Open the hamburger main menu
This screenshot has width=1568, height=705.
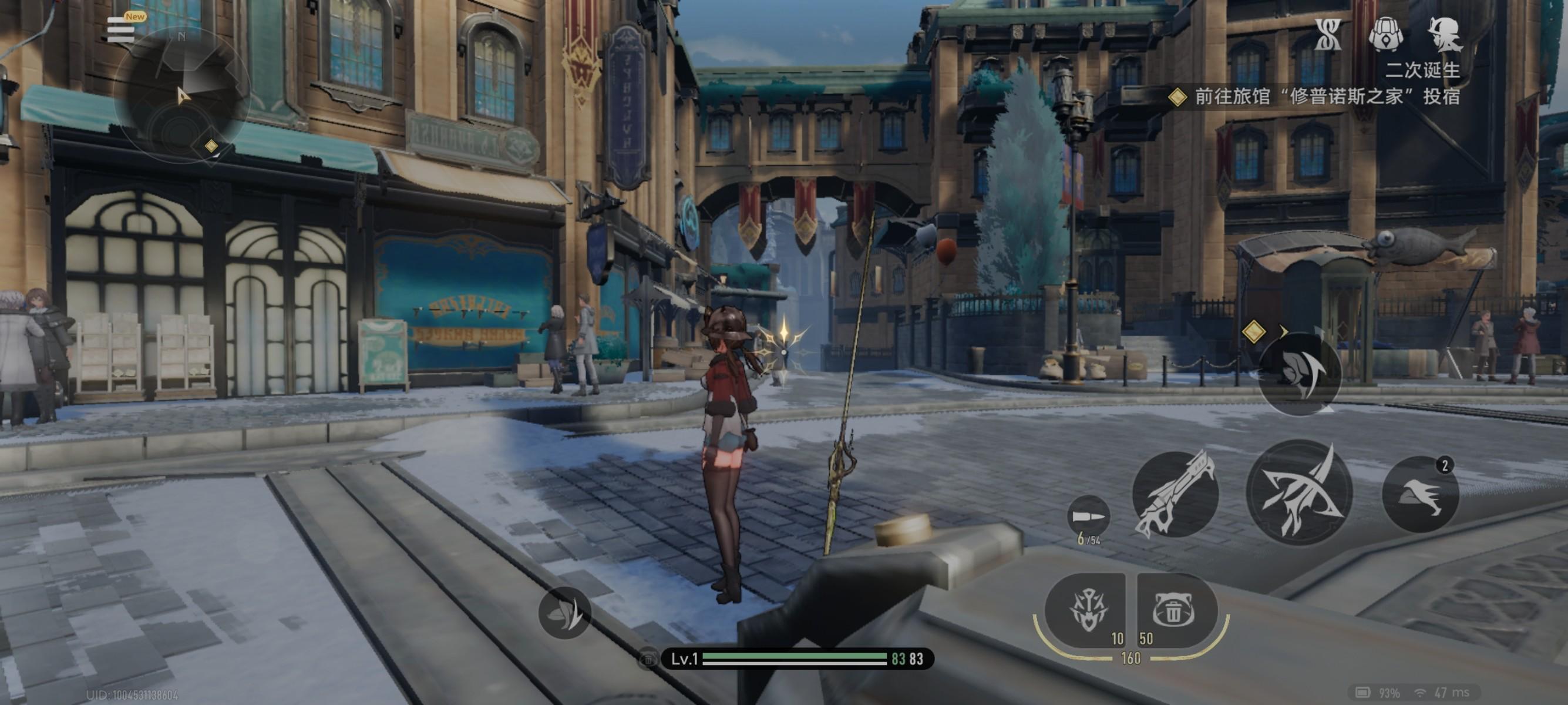[x=120, y=29]
